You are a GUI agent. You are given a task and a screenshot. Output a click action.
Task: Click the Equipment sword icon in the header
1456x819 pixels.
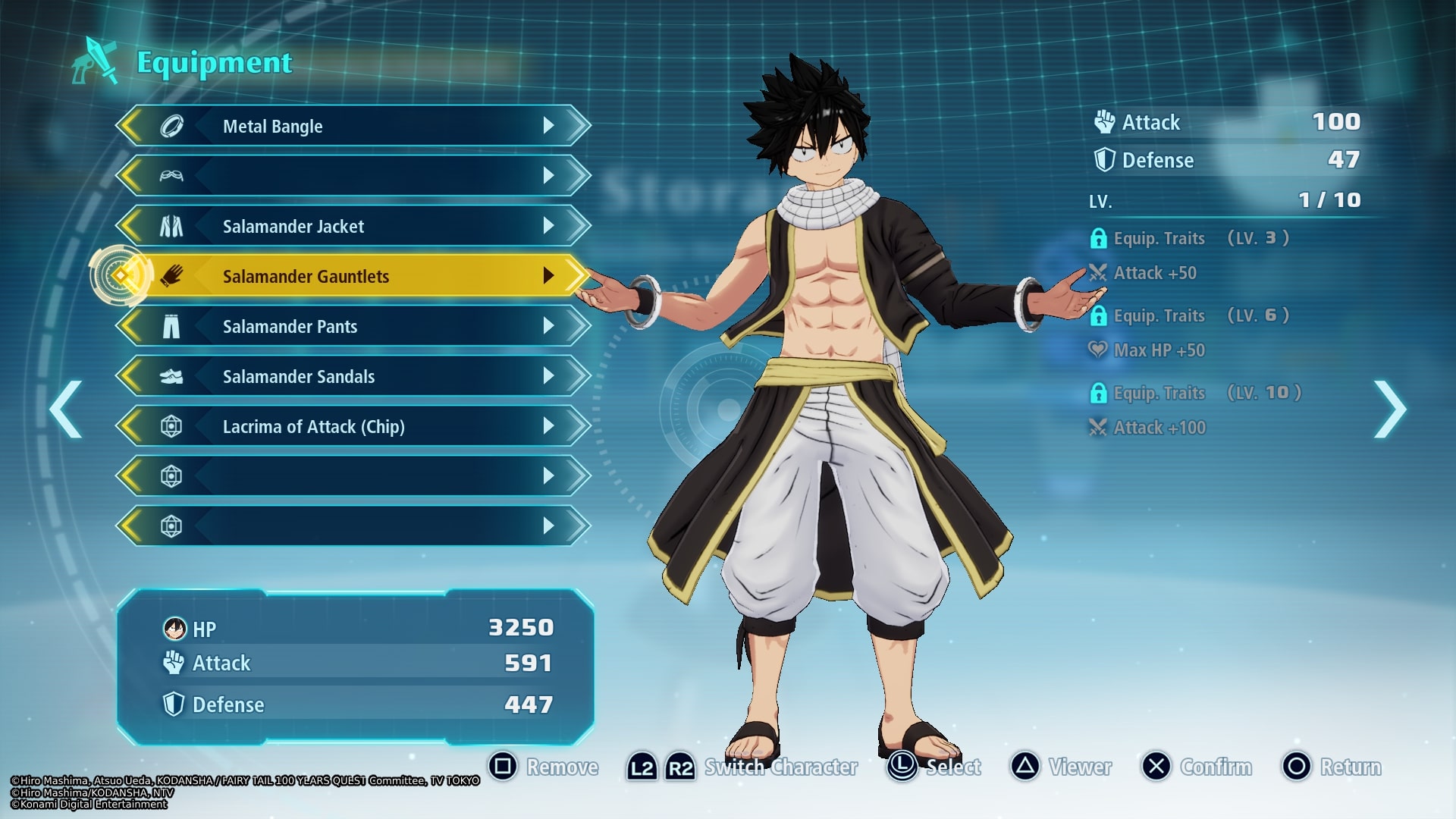93,62
